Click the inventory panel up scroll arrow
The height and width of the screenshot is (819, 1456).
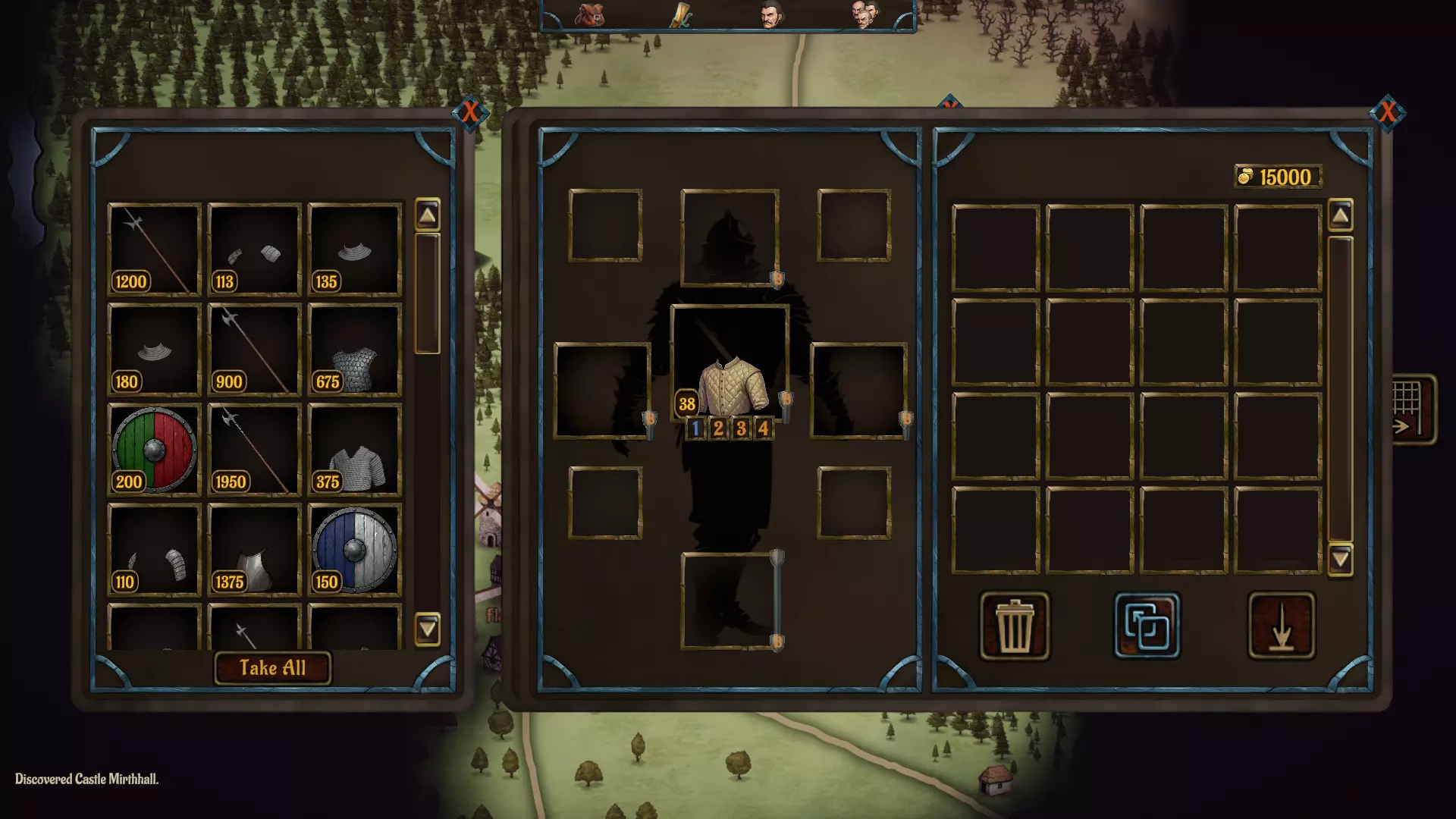pyautogui.click(x=1341, y=217)
